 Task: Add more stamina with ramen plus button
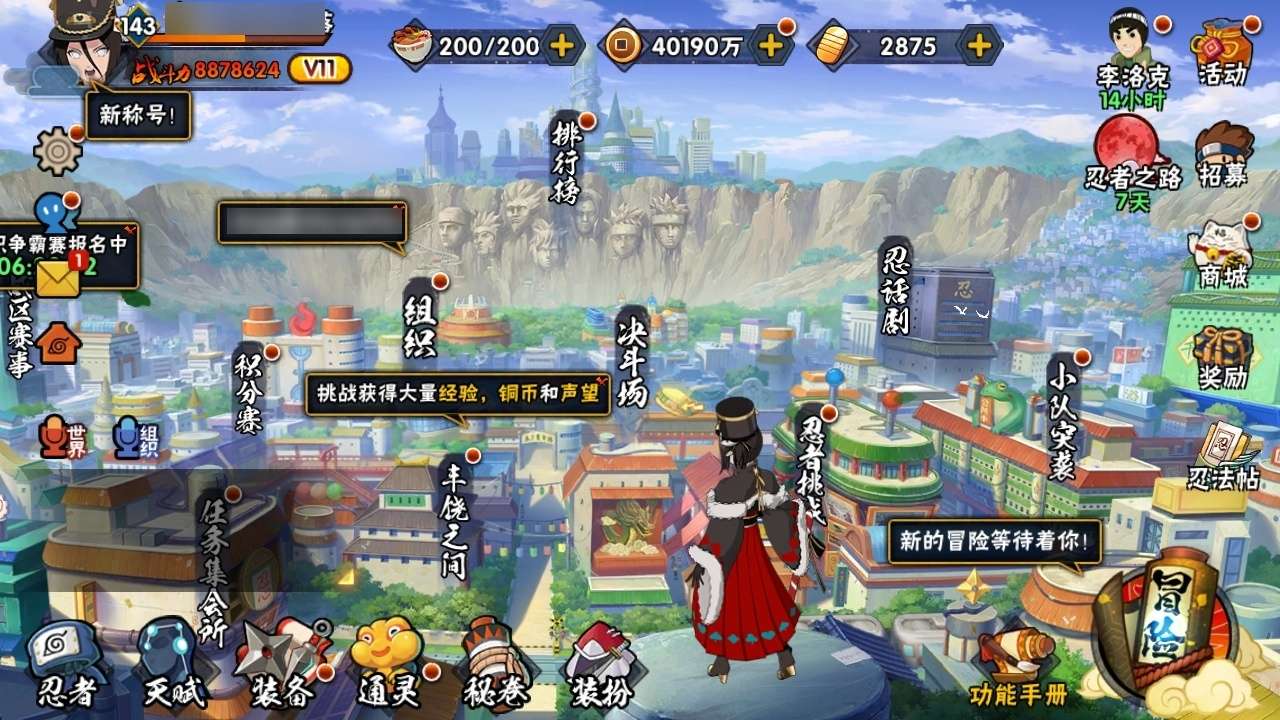[x=563, y=45]
